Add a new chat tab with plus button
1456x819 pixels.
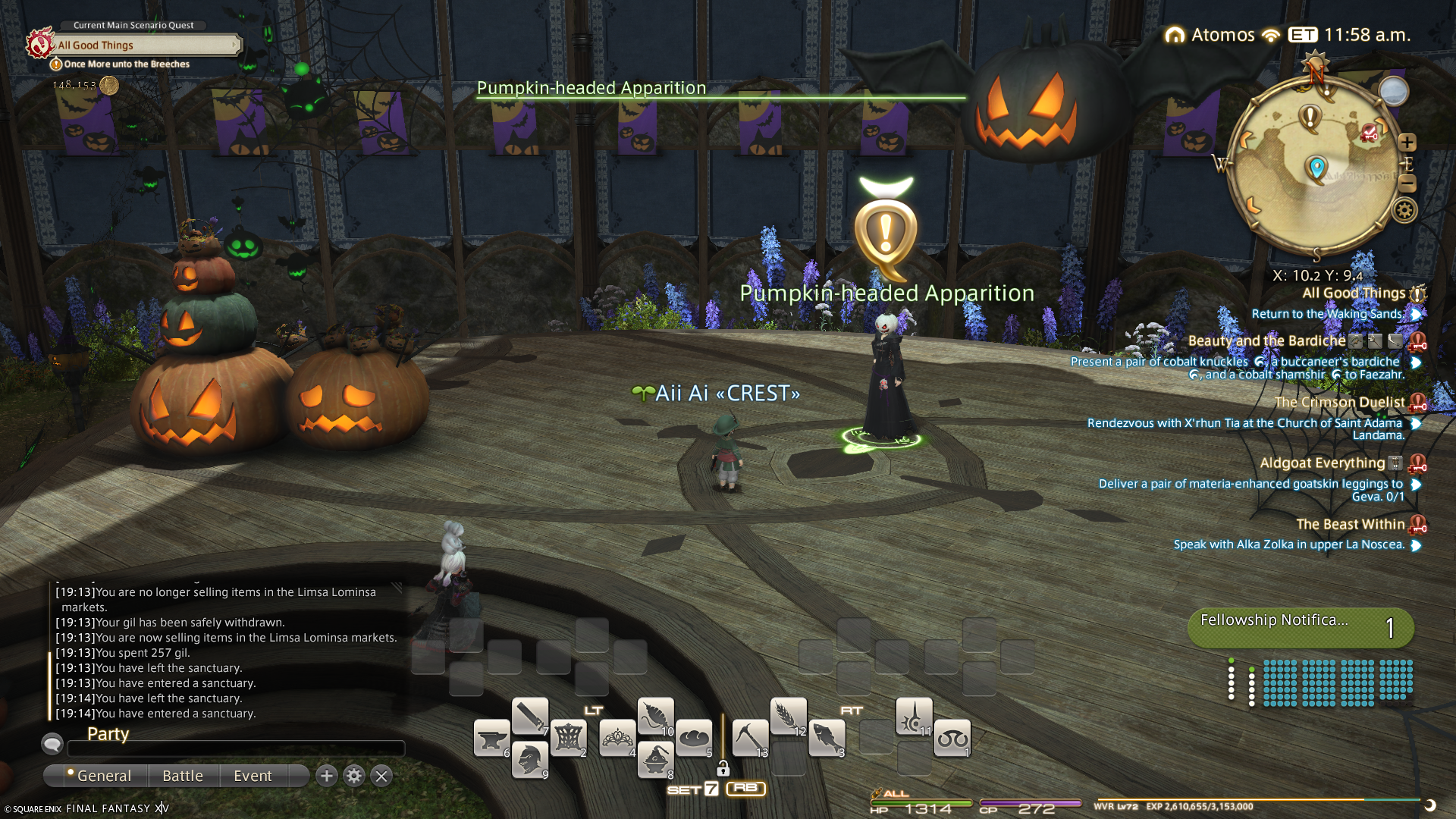tap(327, 776)
